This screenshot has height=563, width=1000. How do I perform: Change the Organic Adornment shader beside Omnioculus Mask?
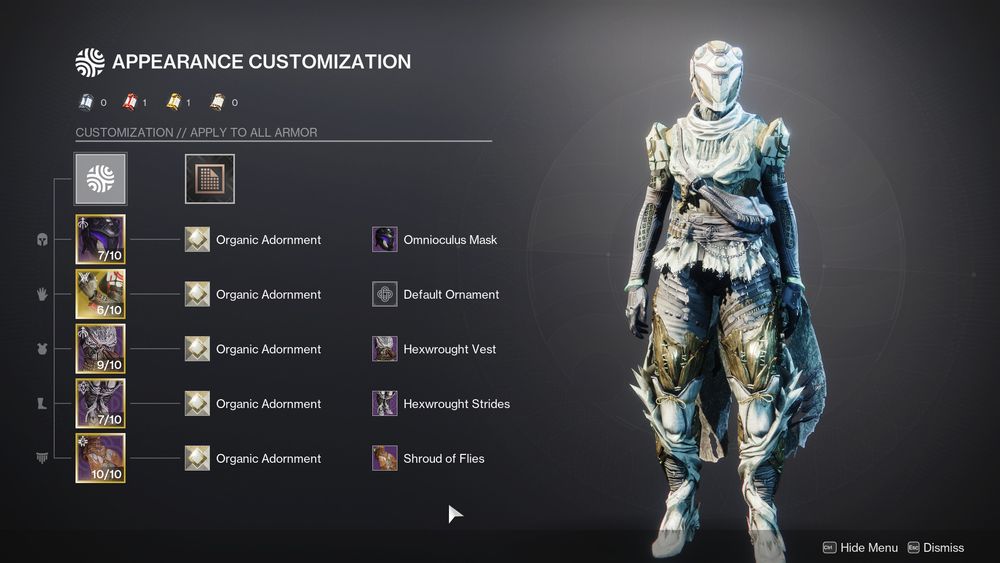(198, 240)
